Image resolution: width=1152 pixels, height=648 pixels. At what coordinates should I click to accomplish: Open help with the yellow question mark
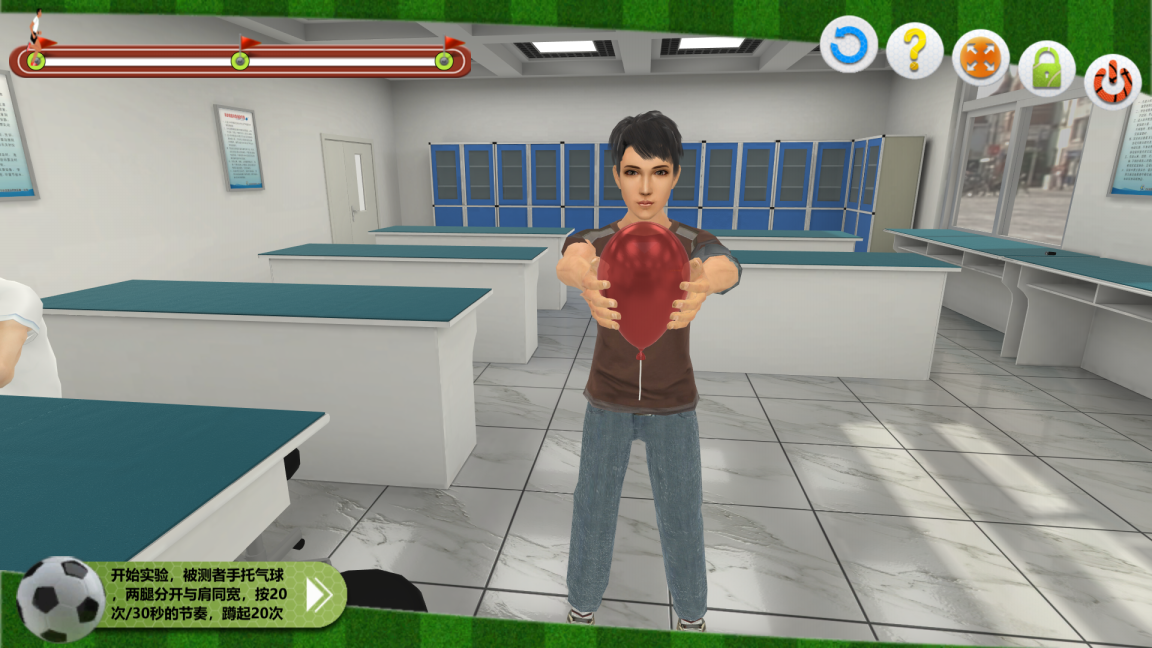coord(914,50)
